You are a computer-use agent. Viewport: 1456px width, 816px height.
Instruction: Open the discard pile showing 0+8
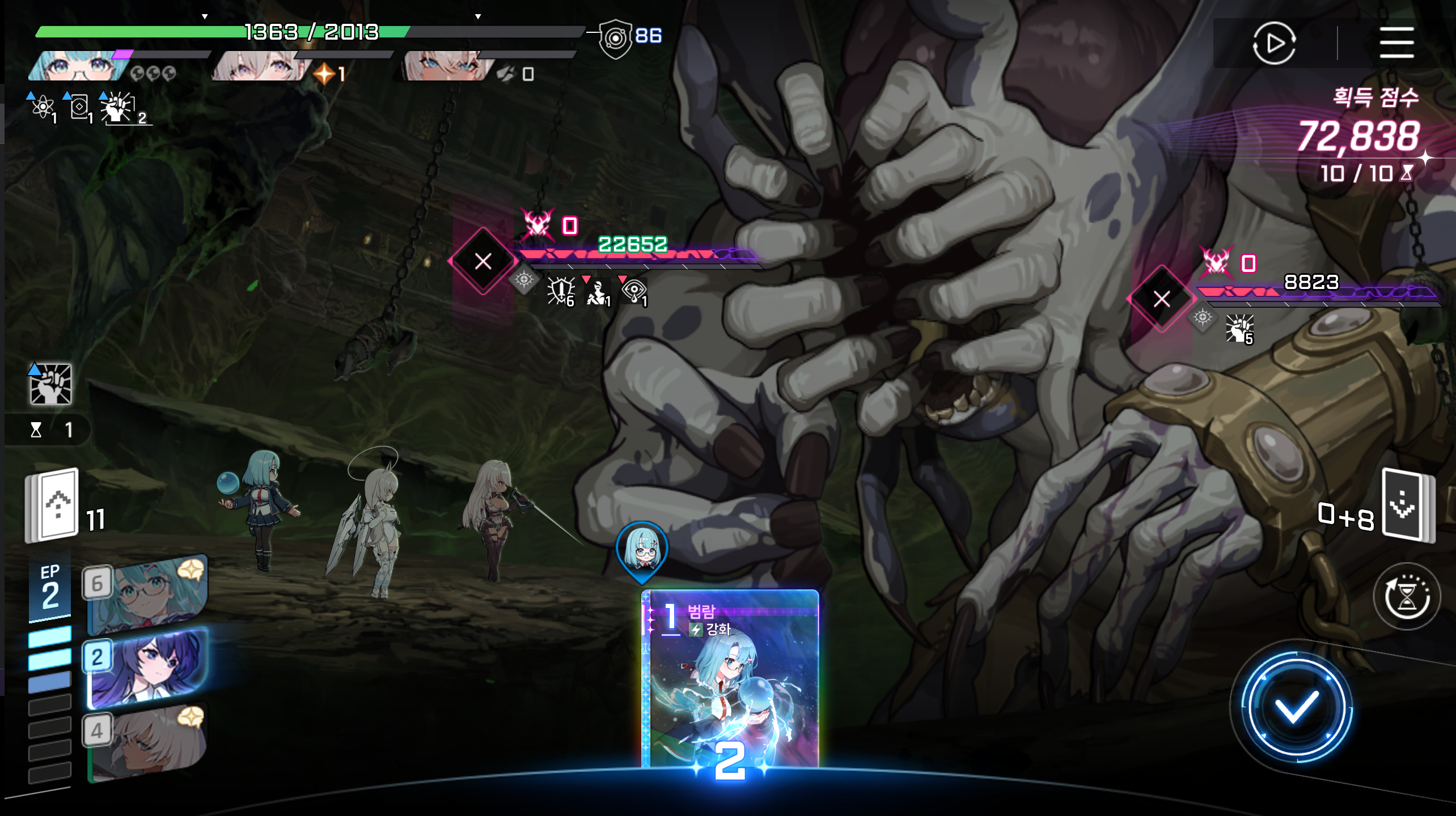point(1407,505)
